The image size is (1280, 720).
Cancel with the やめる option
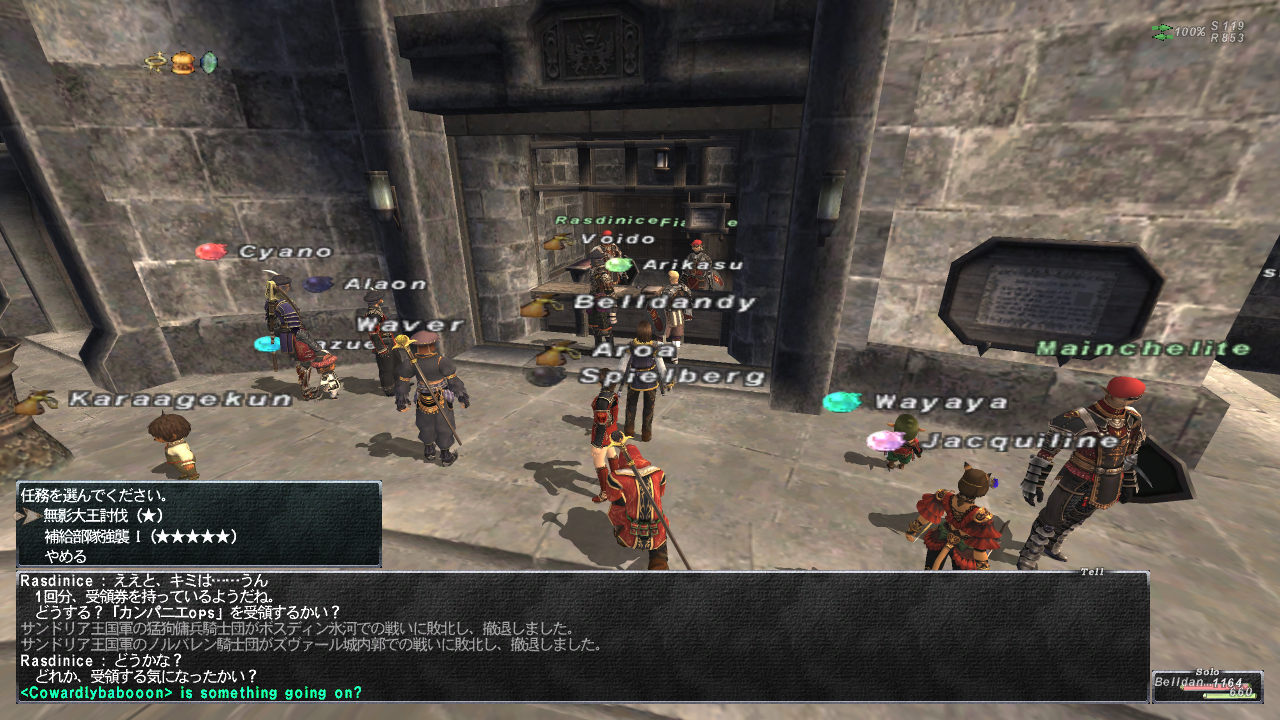[x=65, y=556]
